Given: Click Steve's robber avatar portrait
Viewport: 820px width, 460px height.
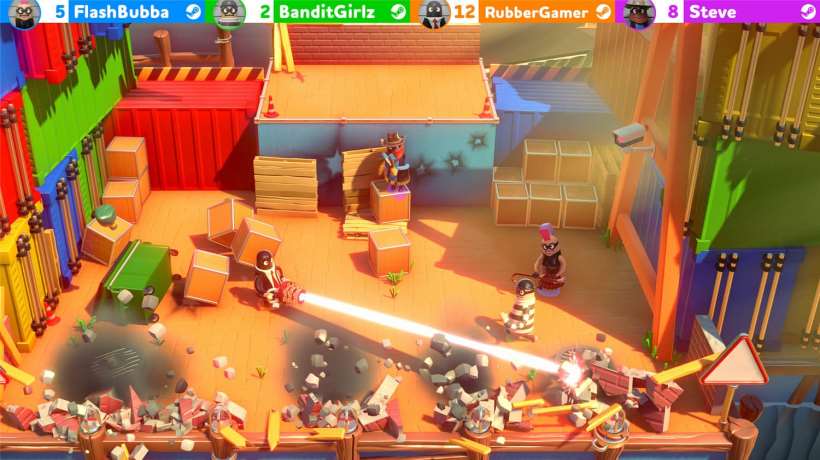Looking at the screenshot, I should (x=638, y=12).
